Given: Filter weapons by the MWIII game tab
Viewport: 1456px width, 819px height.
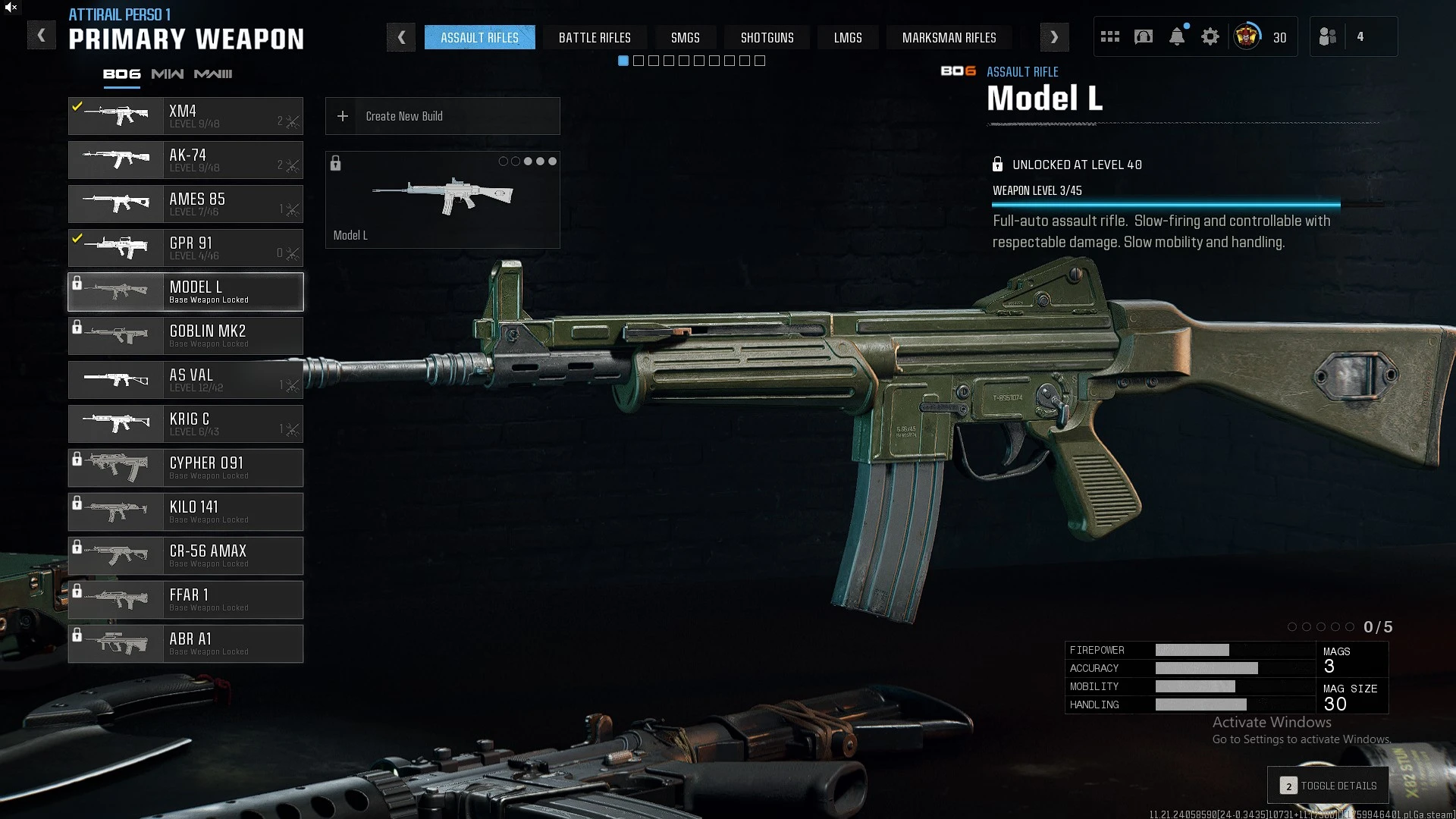Looking at the screenshot, I should click(x=213, y=74).
